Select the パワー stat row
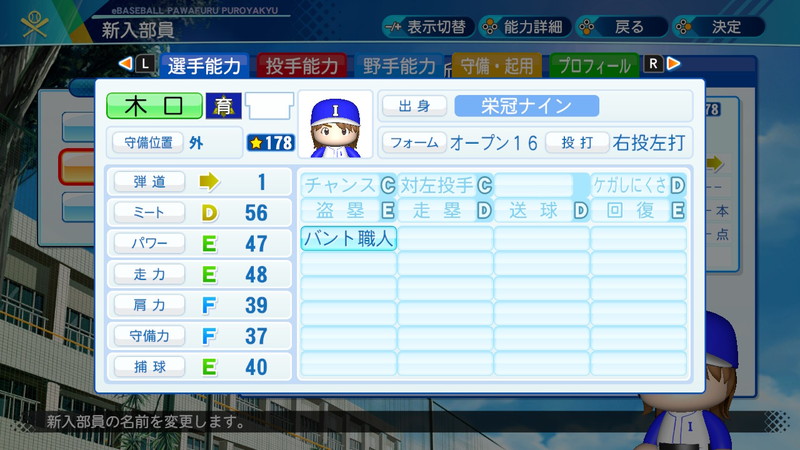The image size is (800, 450). 199,243
